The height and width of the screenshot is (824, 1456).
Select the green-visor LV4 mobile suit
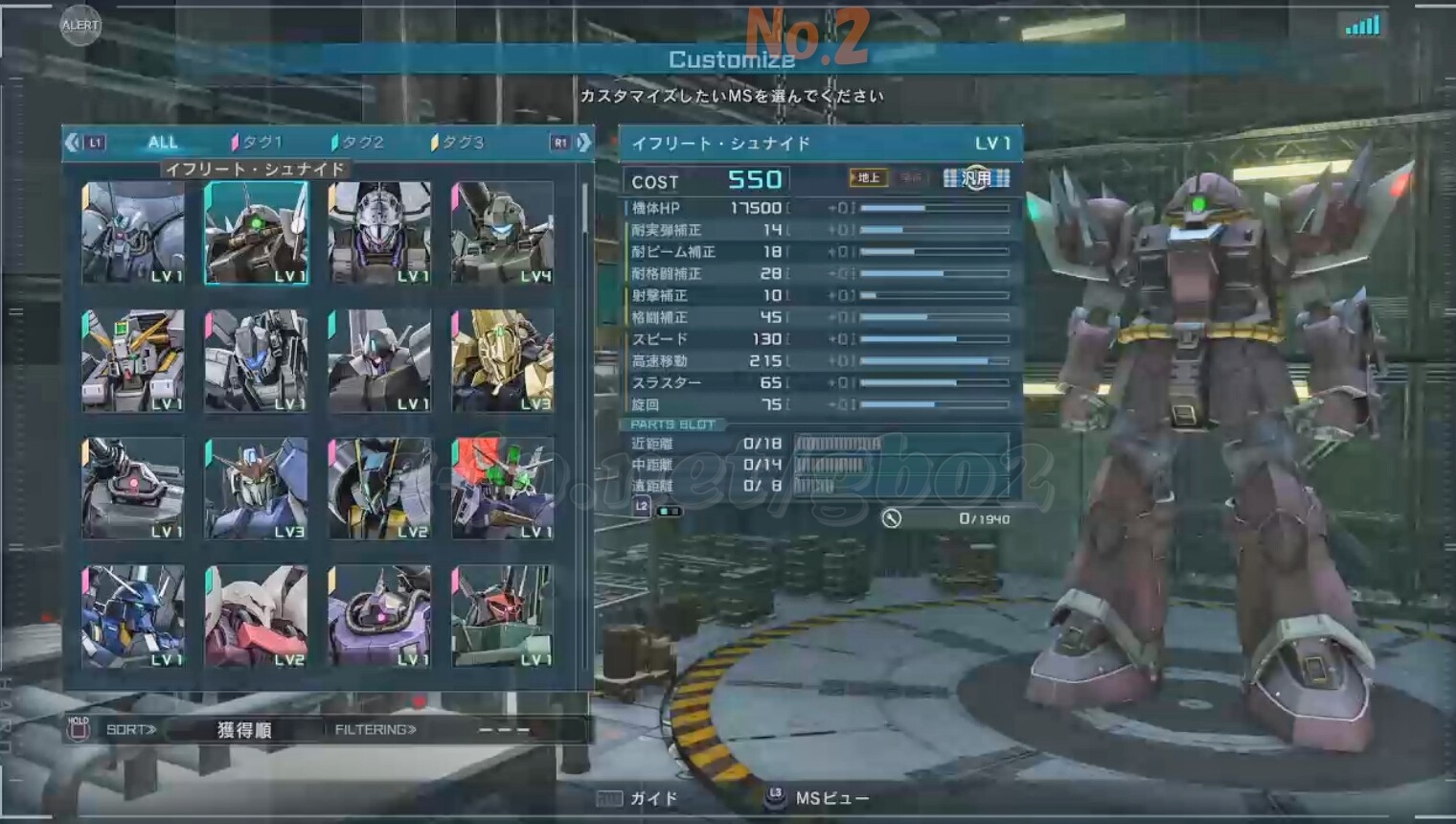502,233
